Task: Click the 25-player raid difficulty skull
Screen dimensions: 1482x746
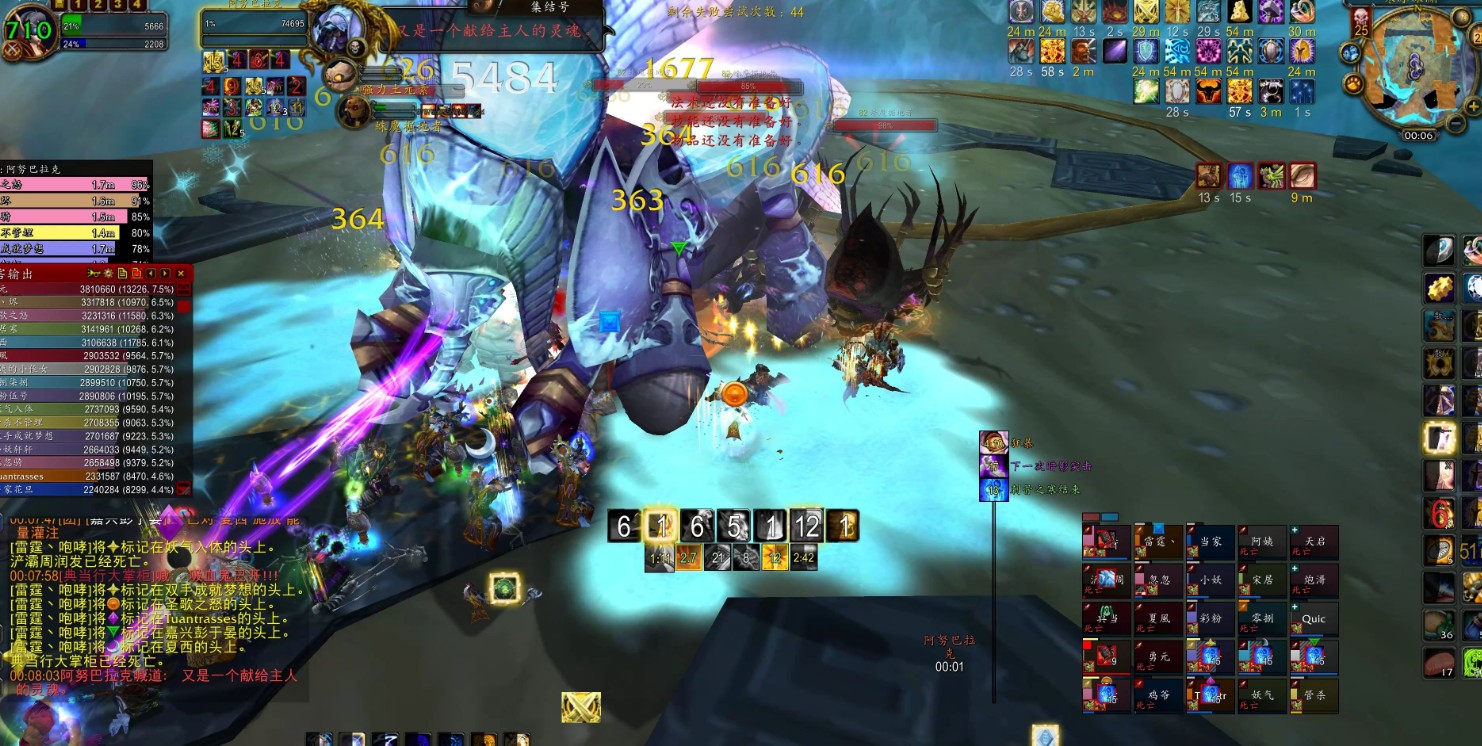Action: click(x=1361, y=20)
